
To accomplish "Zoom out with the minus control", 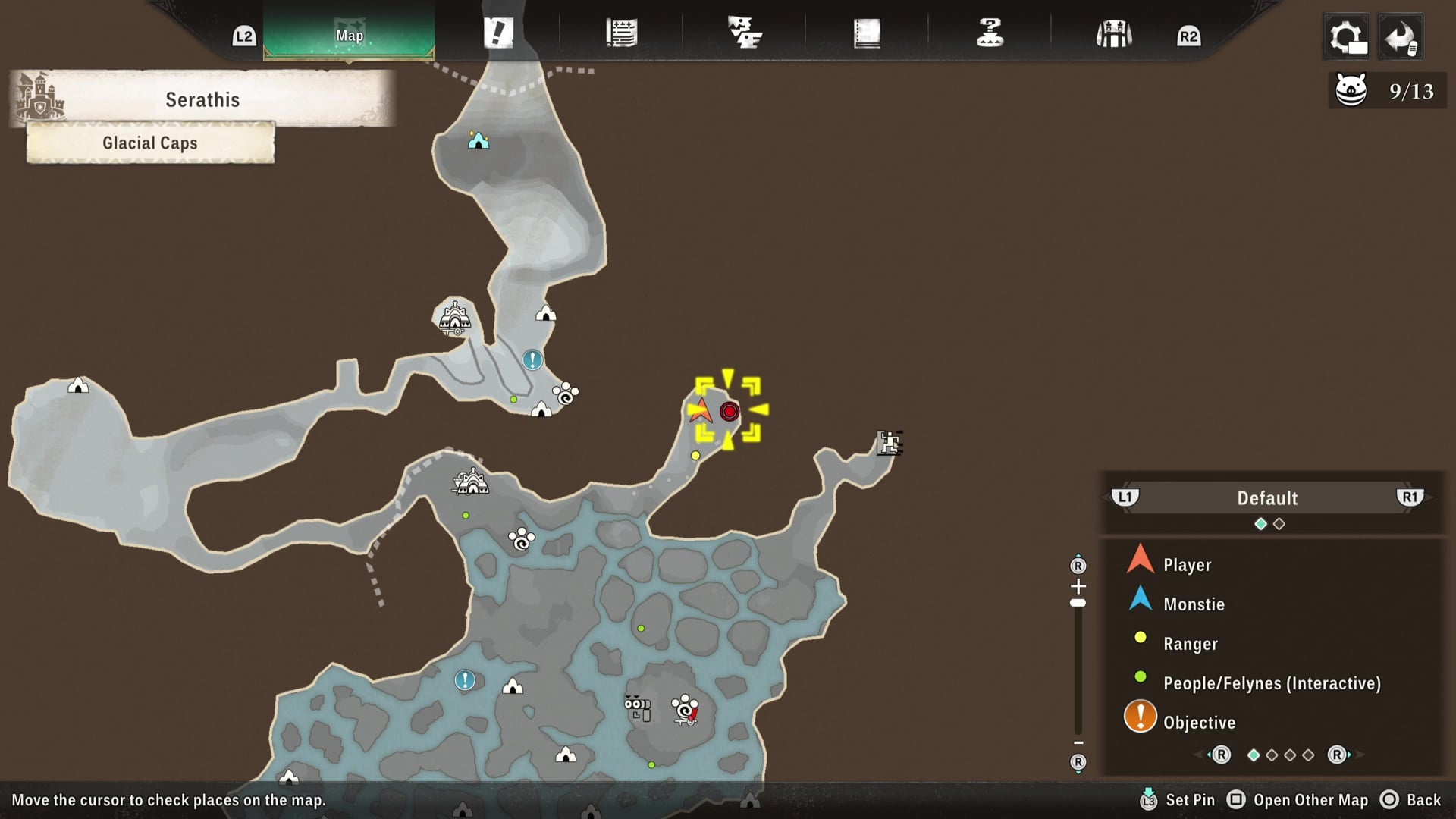I will pyautogui.click(x=1078, y=743).
